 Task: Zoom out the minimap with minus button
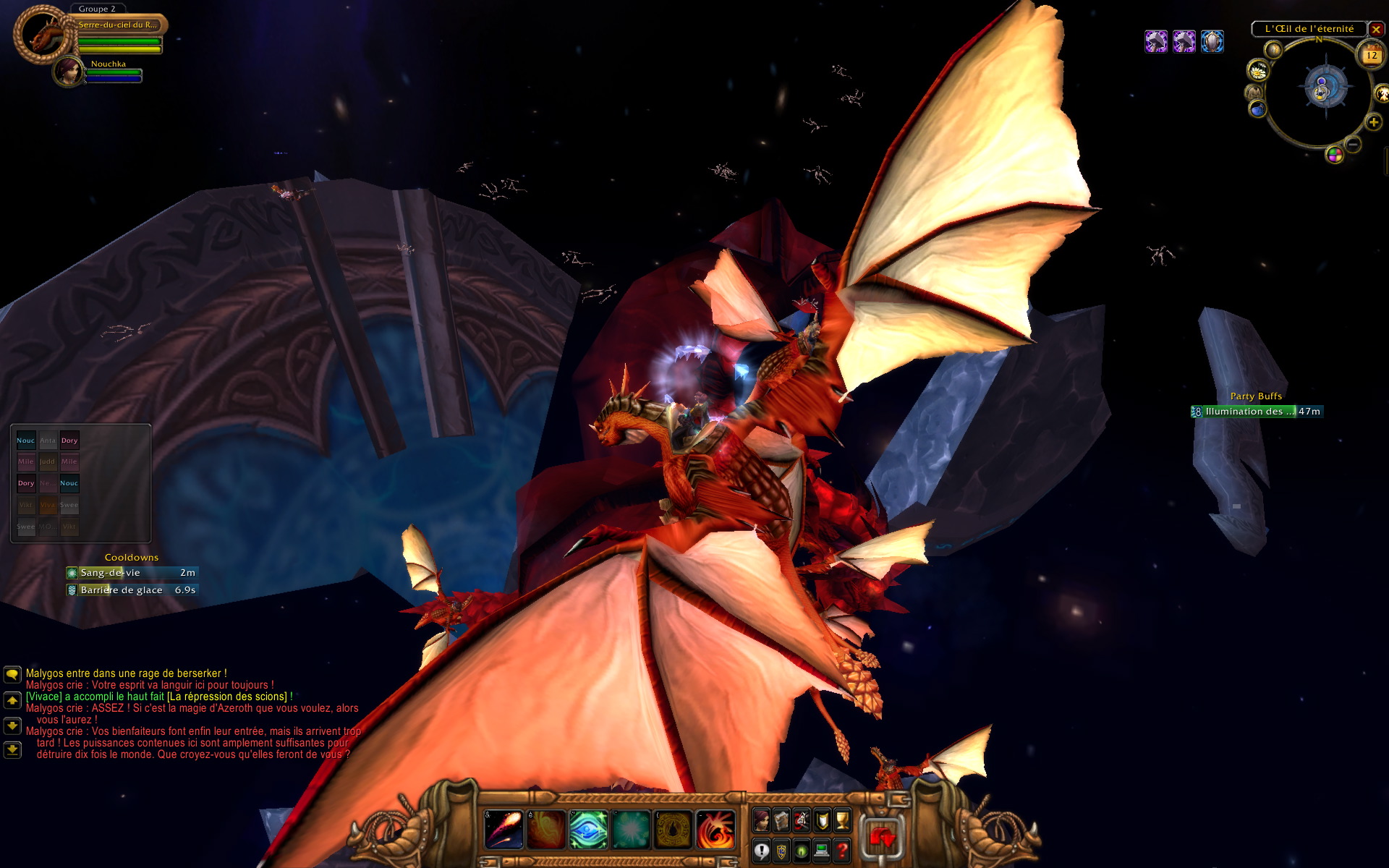click(1353, 145)
